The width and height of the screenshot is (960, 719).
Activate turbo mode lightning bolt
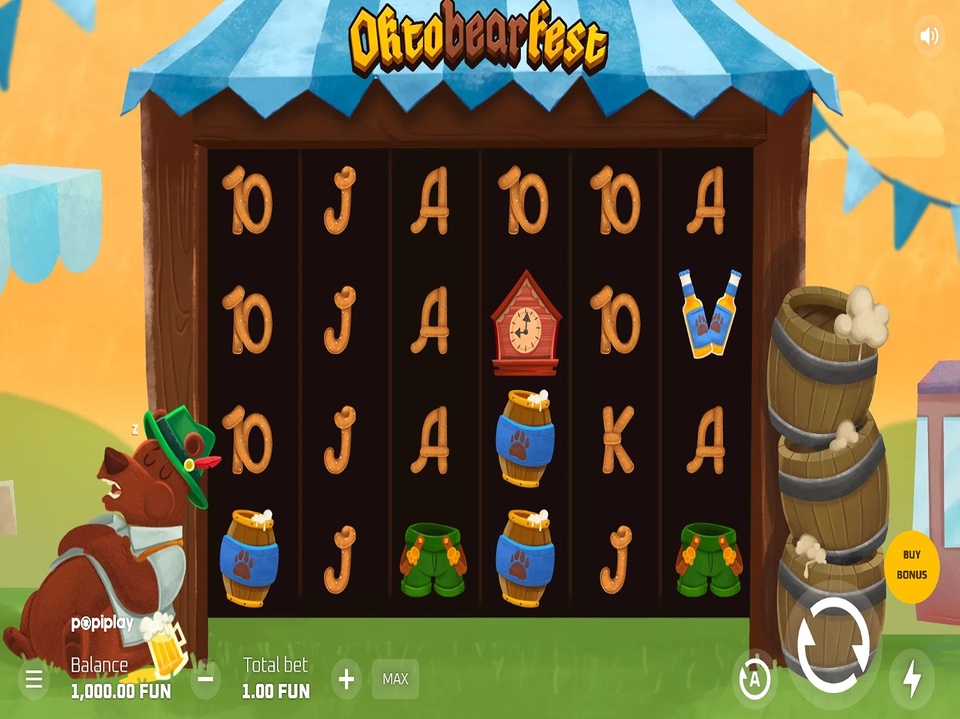pyautogui.click(x=911, y=679)
